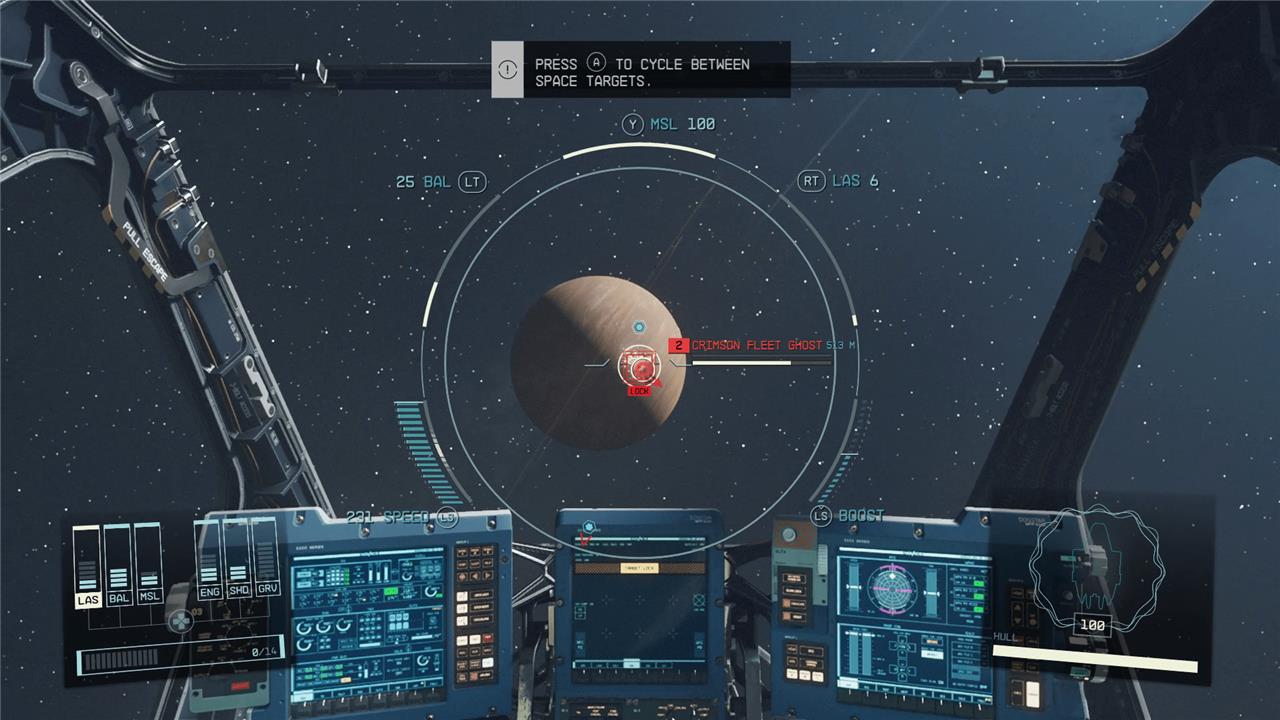Target the locked Crimson Fleet Ghost marker
The height and width of the screenshot is (720, 1280).
[639, 368]
